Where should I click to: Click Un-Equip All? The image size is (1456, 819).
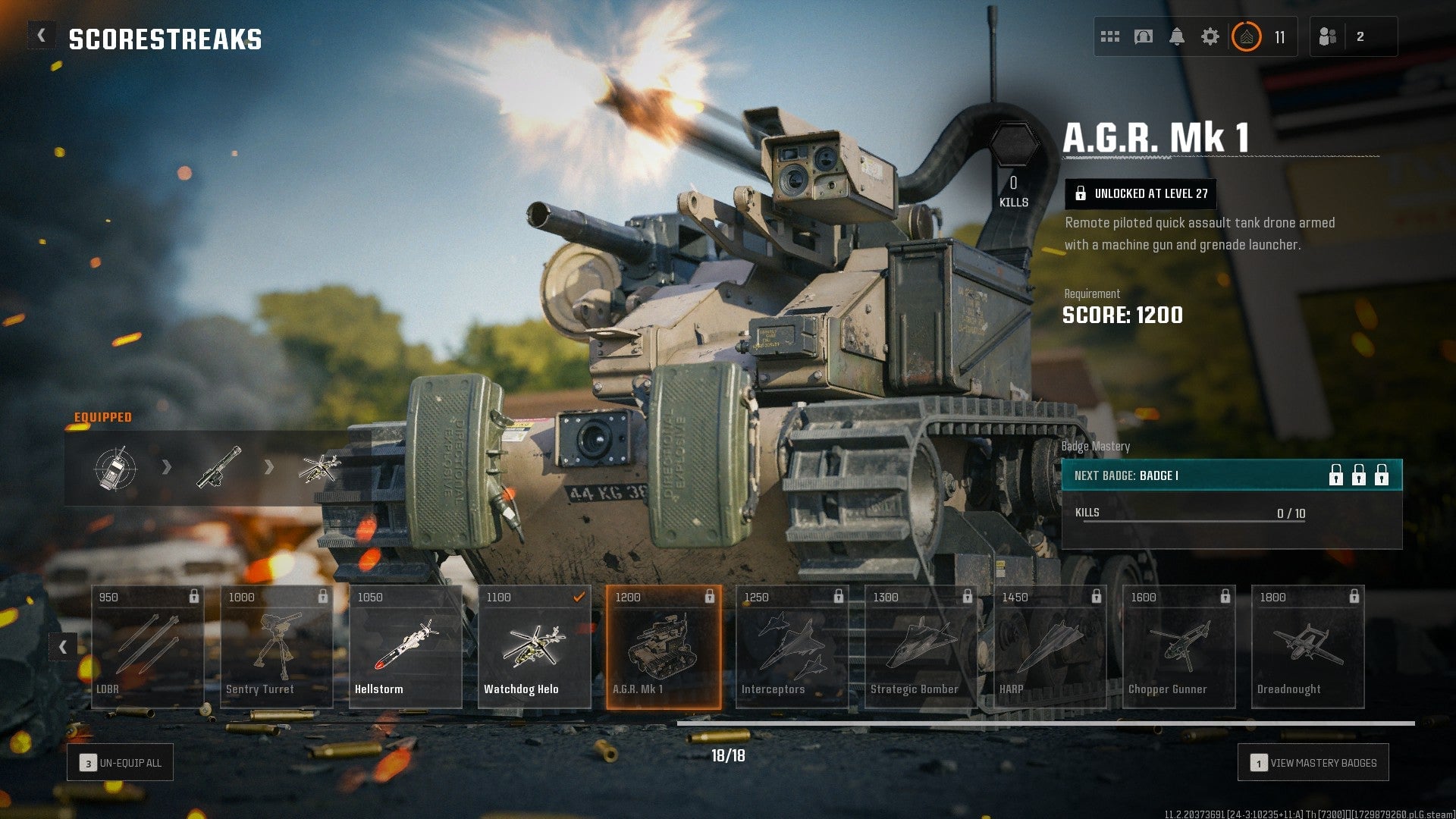coord(119,762)
